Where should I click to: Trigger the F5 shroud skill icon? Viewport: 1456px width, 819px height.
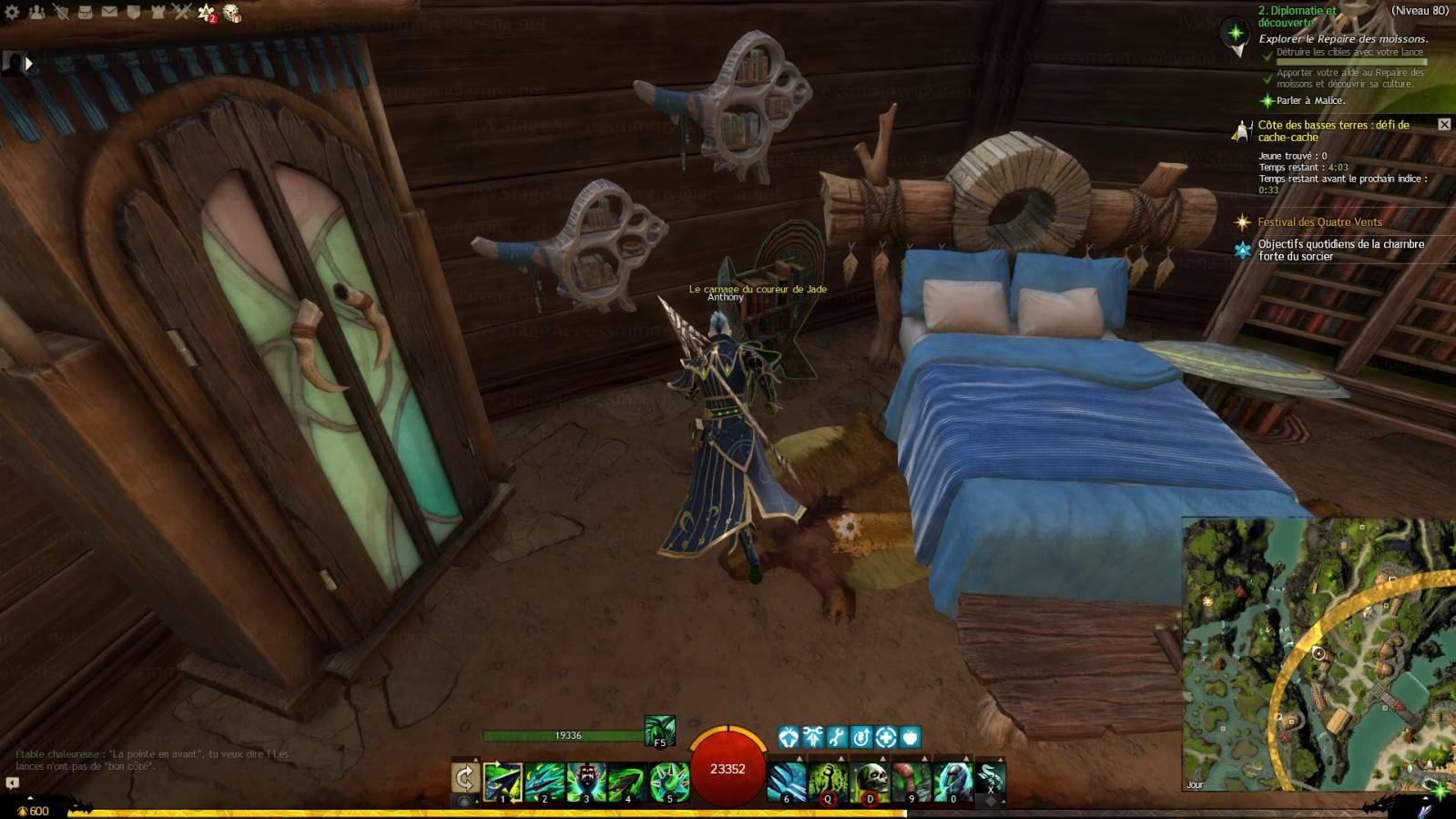coord(659,731)
